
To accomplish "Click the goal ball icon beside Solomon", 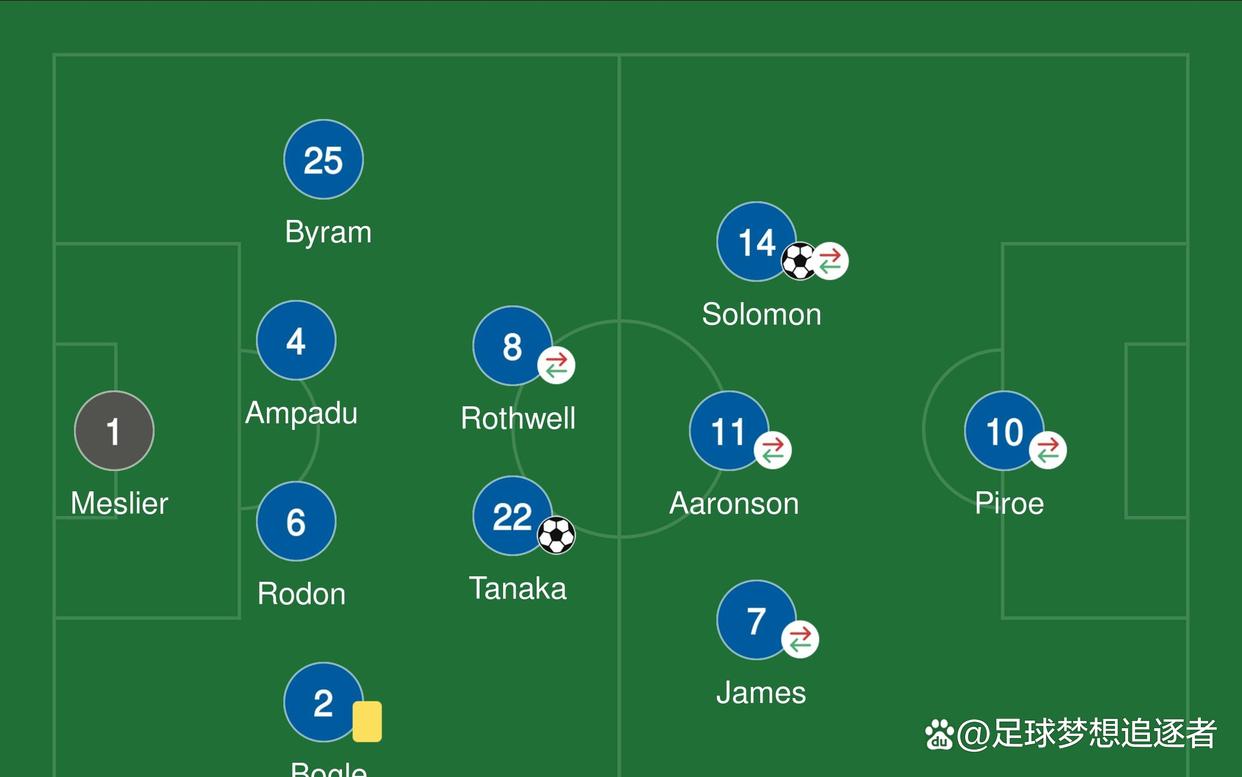I will 799,261.
